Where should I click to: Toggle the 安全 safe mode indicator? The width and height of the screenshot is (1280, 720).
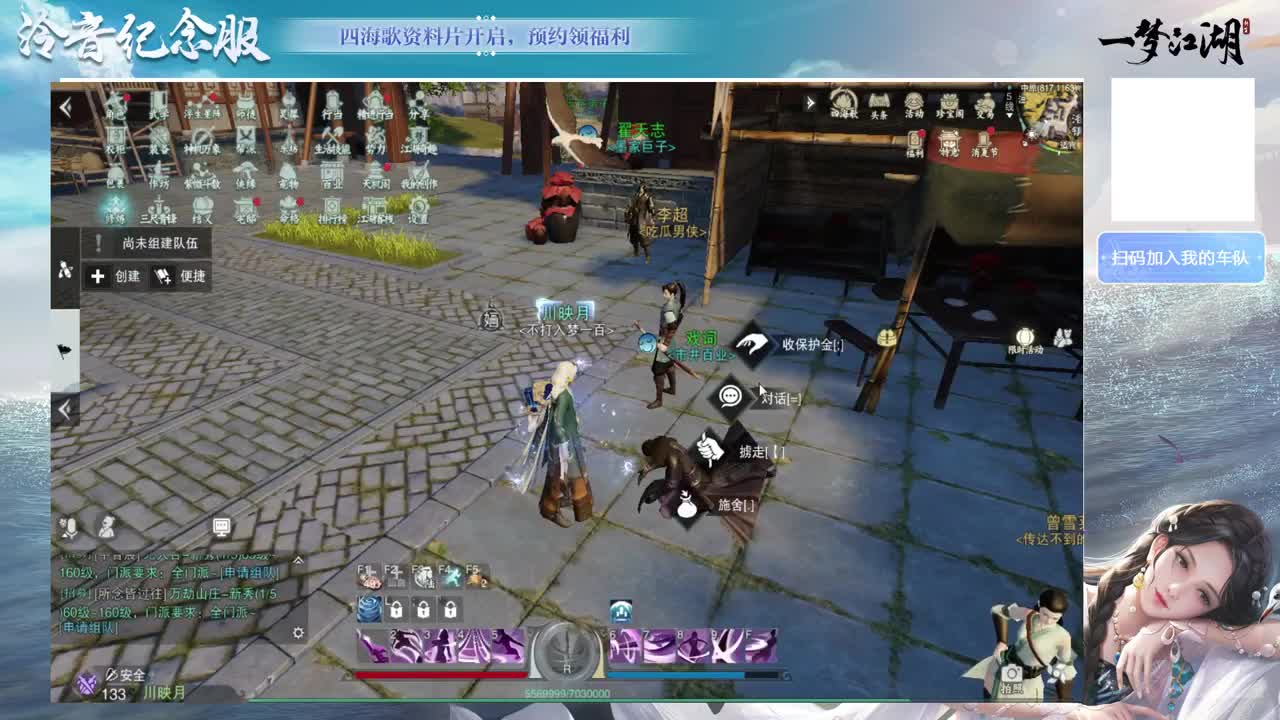click(x=125, y=675)
